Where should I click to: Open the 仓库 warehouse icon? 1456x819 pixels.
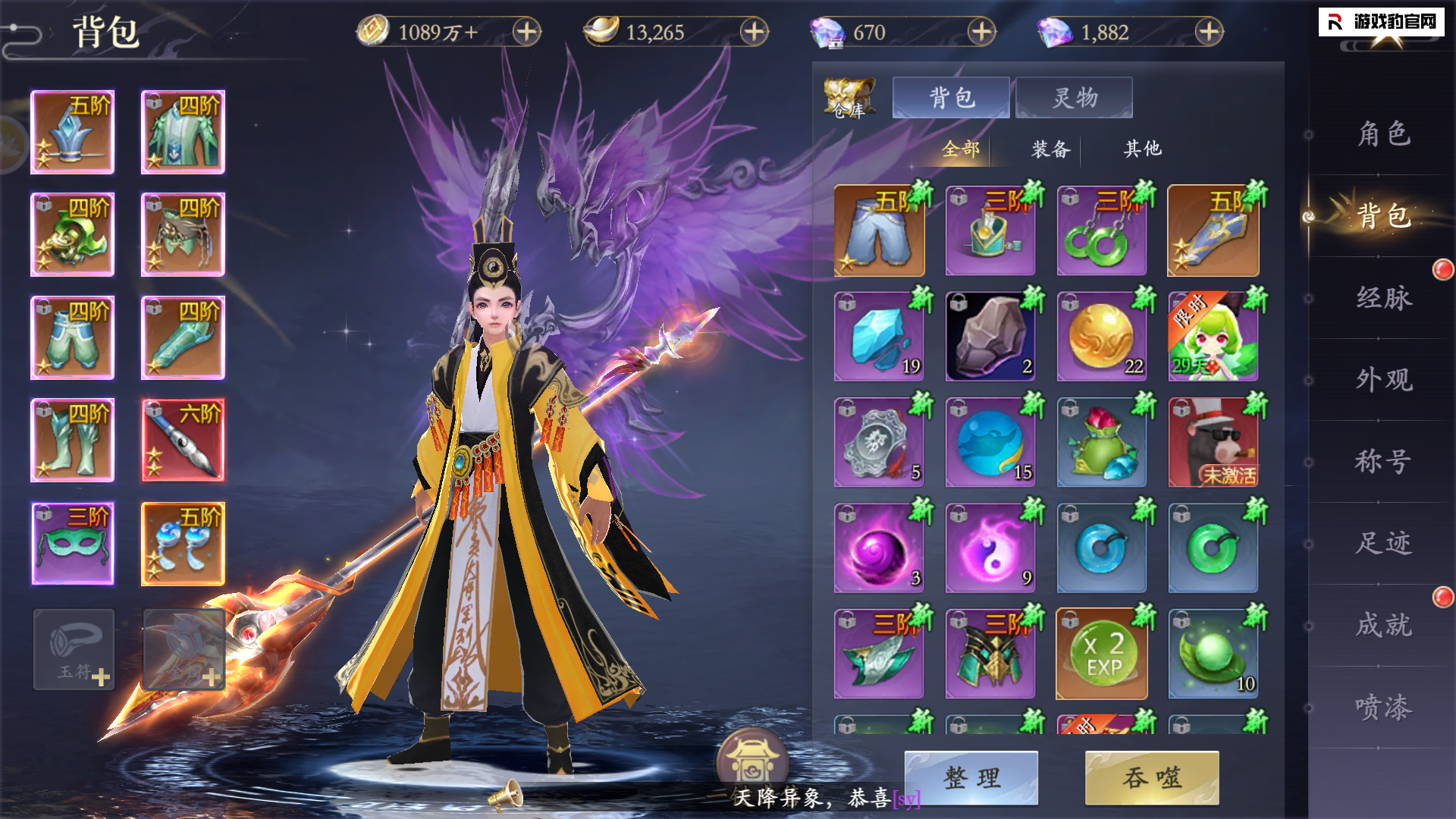(x=849, y=98)
